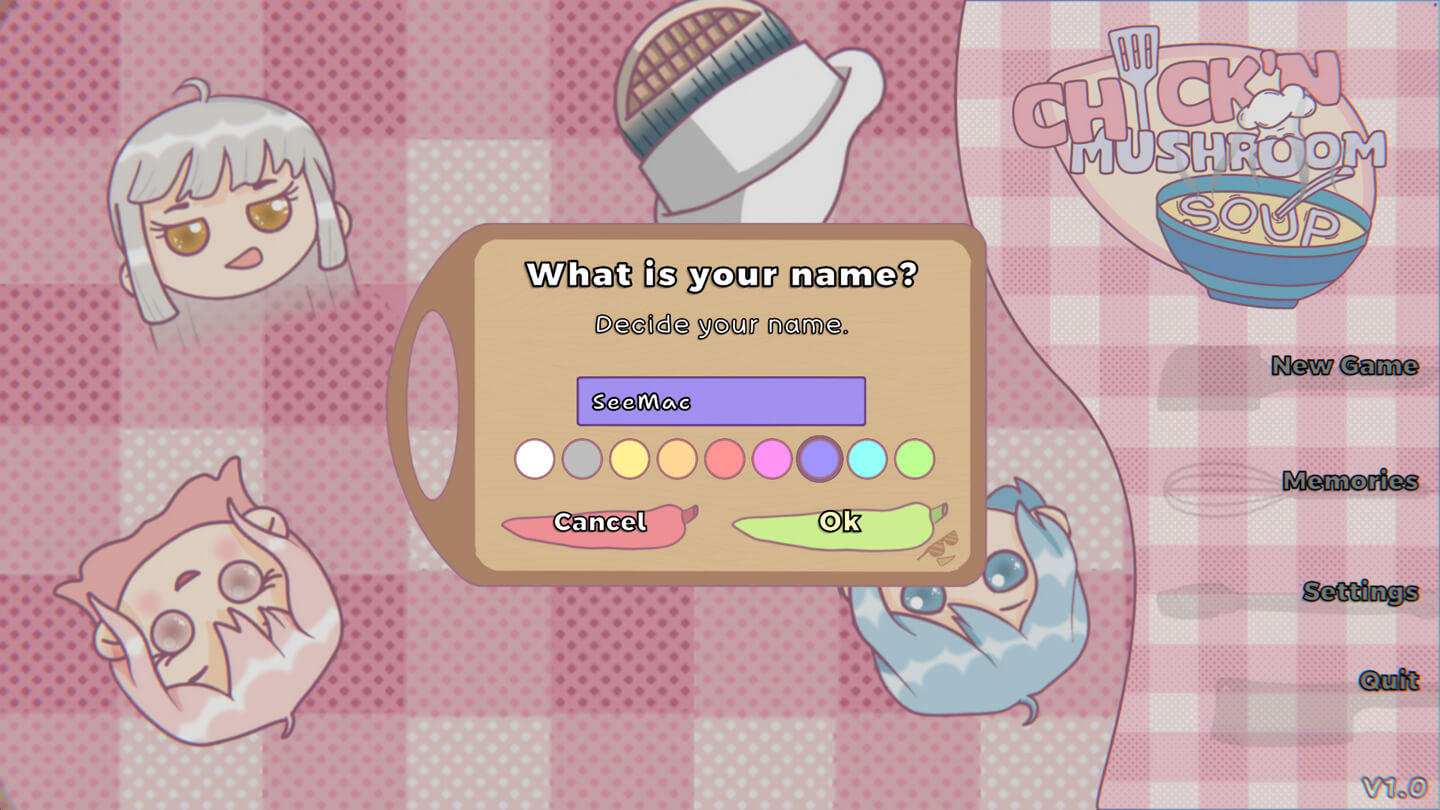
Task: Open the Memories menu entry
Action: (1350, 481)
